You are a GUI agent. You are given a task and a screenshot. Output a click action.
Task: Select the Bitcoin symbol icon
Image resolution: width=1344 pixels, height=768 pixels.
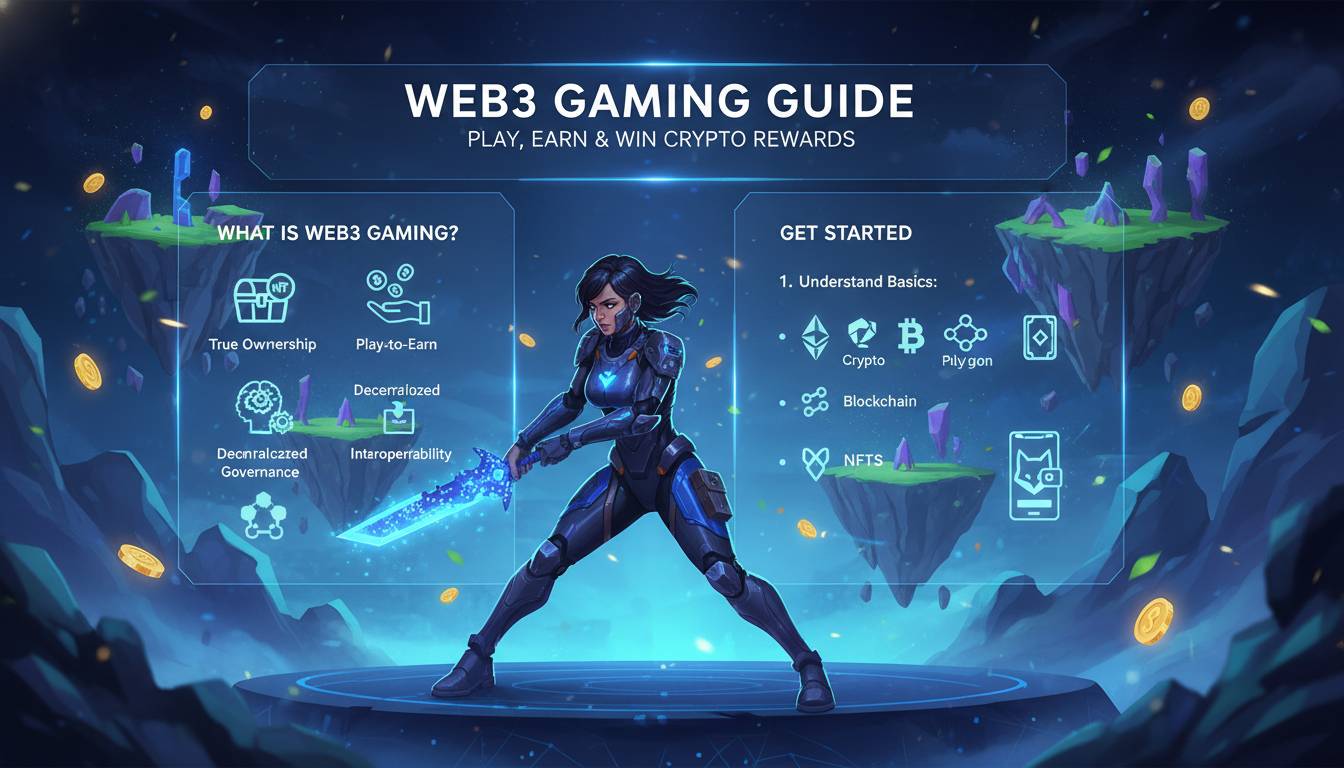[910, 336]
